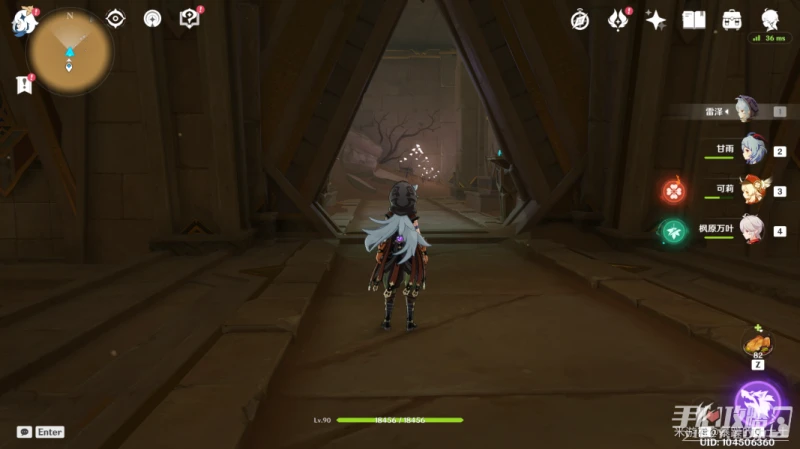Open the domain arch icon beside the minimap

[153, 19]
